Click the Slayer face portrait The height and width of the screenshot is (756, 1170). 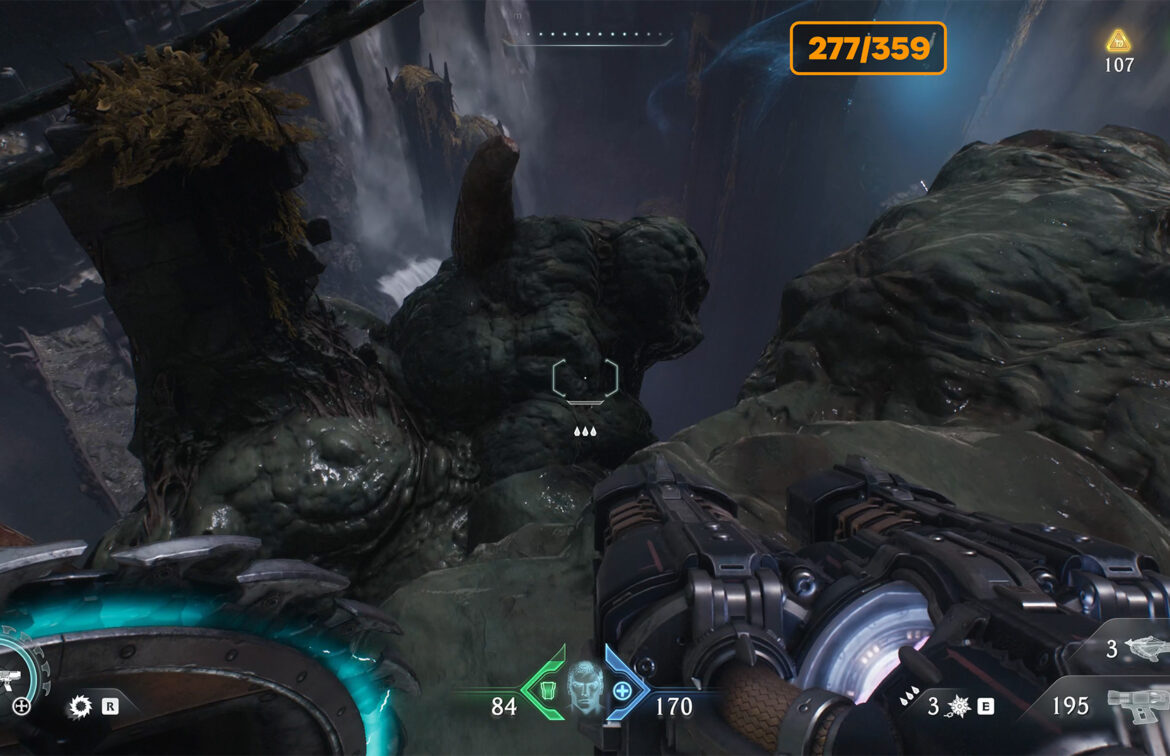point(585,686)
